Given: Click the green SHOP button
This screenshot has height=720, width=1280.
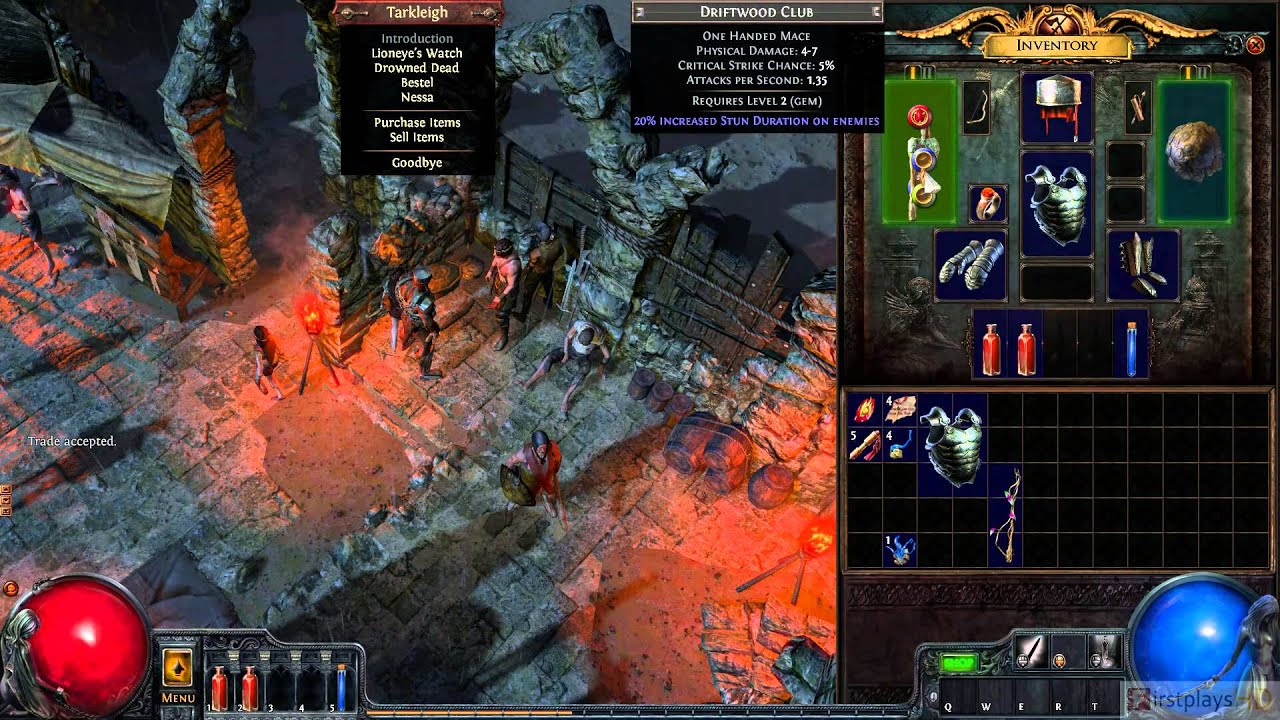Looking at the screenshot, I should [x=960, y=660].
